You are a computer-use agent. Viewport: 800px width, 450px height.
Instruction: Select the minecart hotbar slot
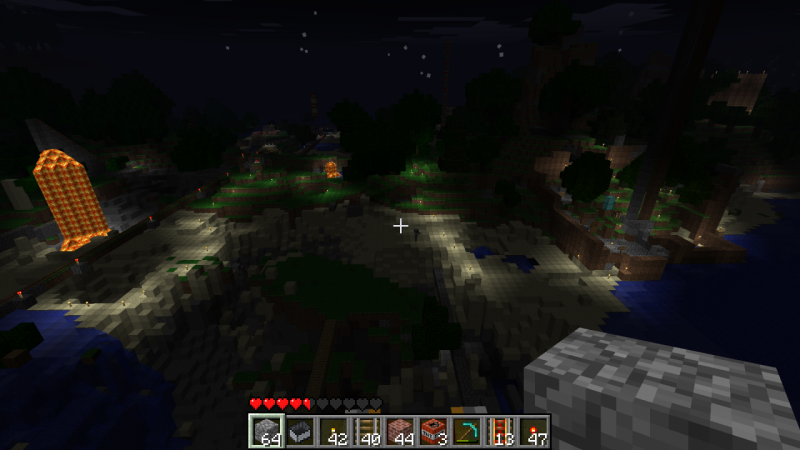299,432
